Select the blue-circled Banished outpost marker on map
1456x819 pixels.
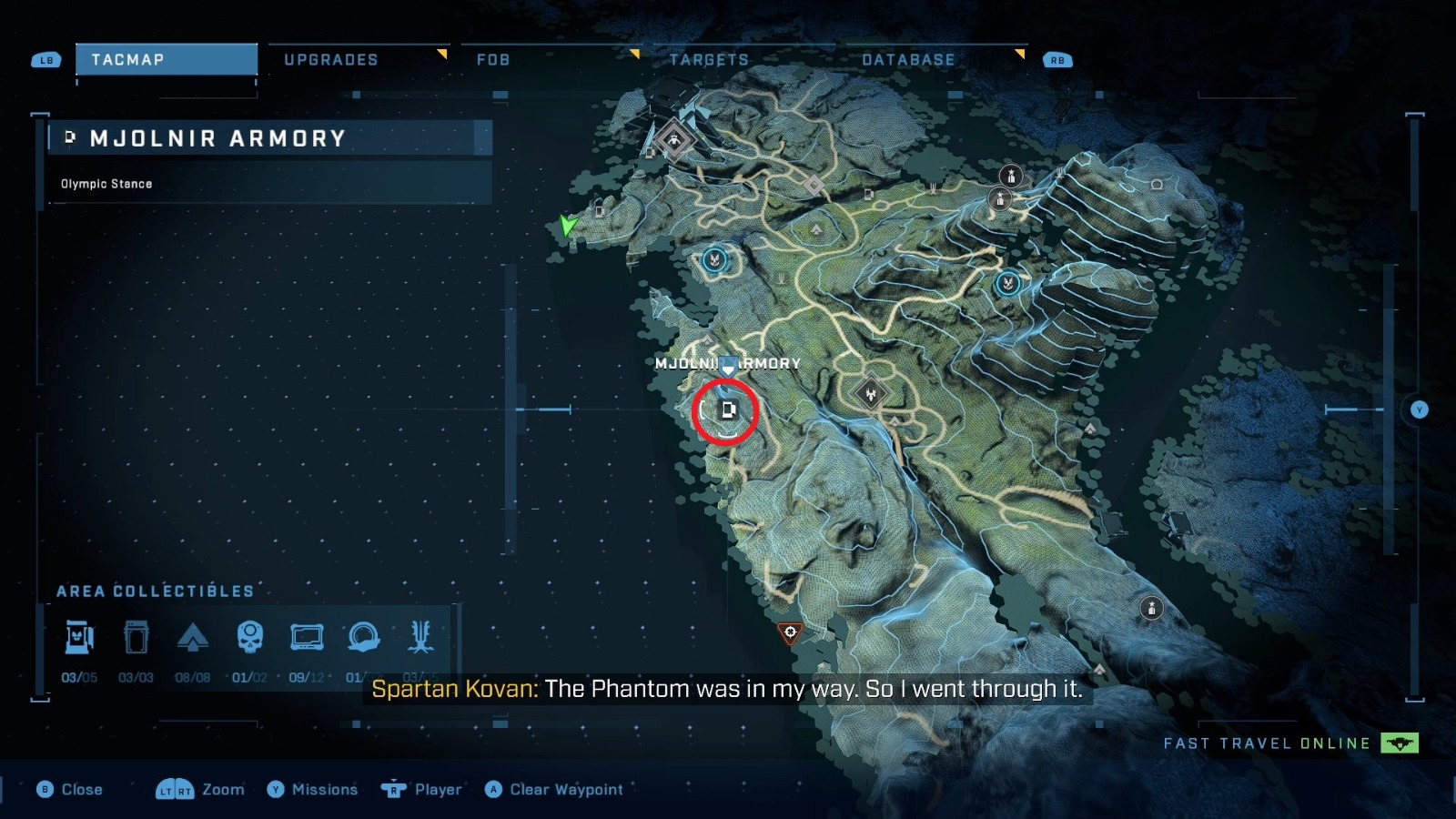[x=713, y=259]
